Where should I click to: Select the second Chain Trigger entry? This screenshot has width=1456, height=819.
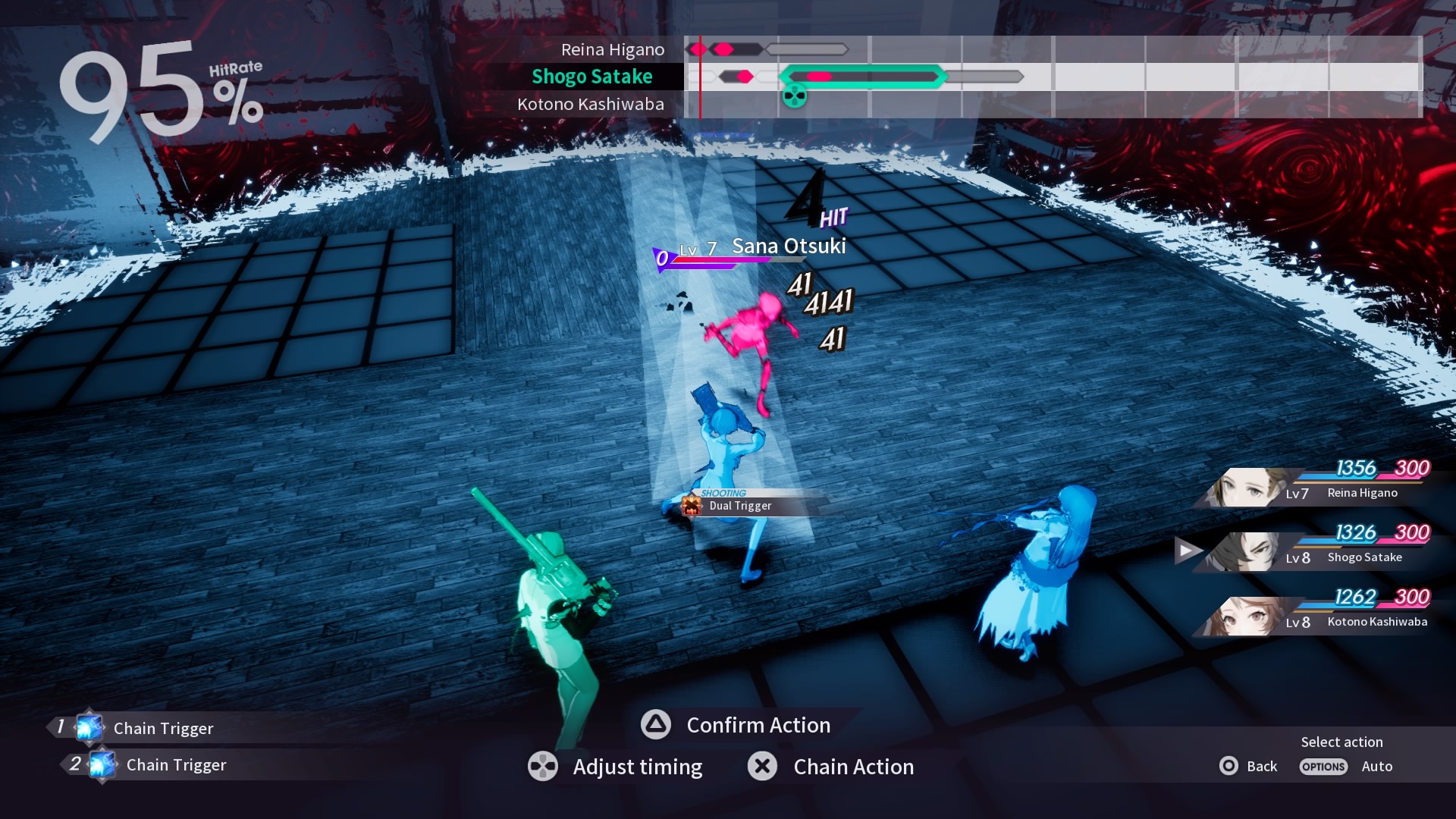pos(176,764)
